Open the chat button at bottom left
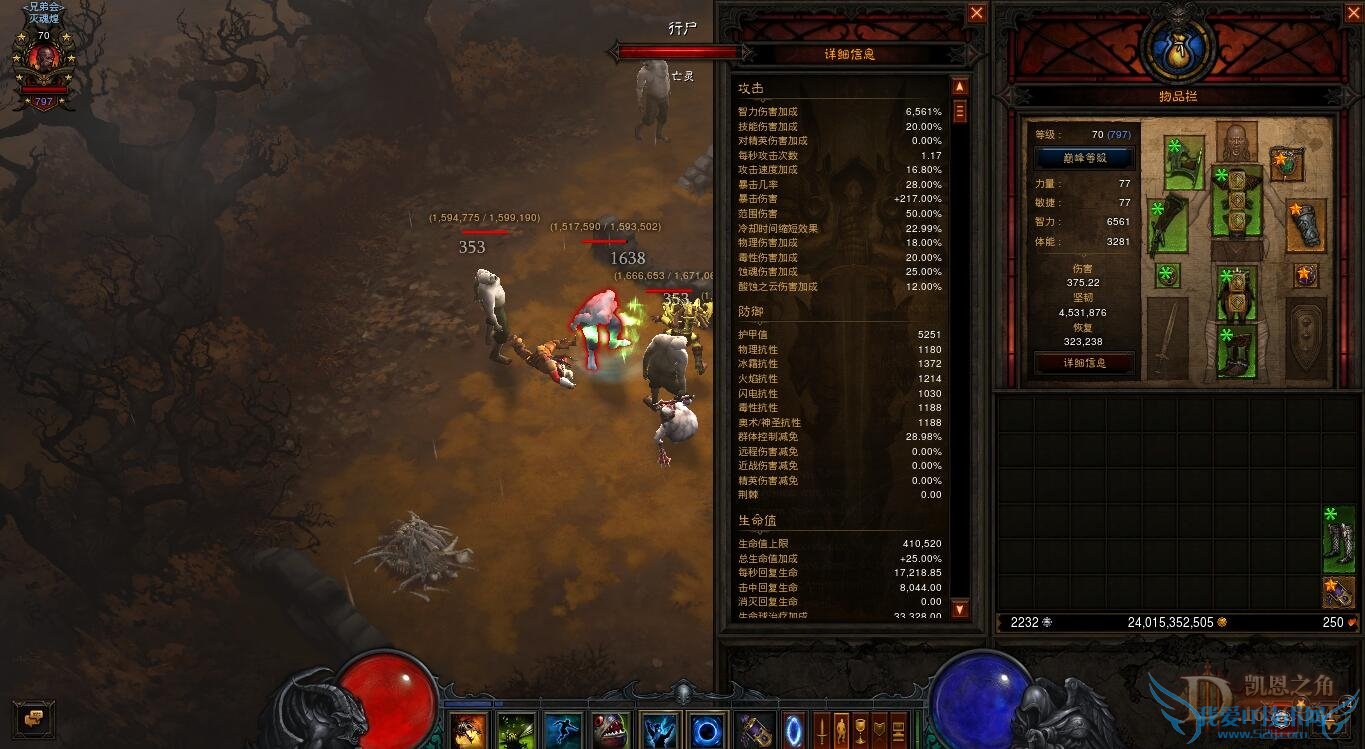 tap(34, 718)
